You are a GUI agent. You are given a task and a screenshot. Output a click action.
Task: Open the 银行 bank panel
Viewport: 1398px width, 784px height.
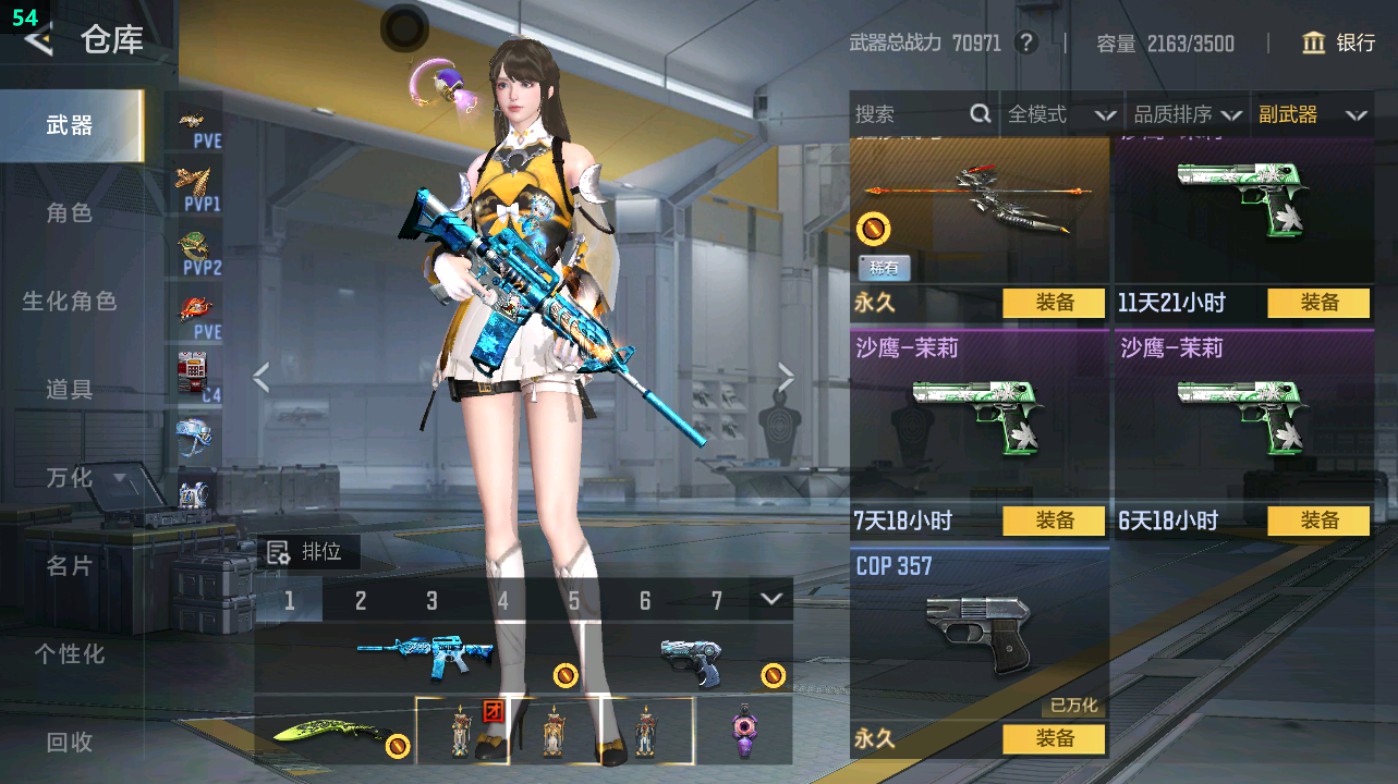[1341, 44]
